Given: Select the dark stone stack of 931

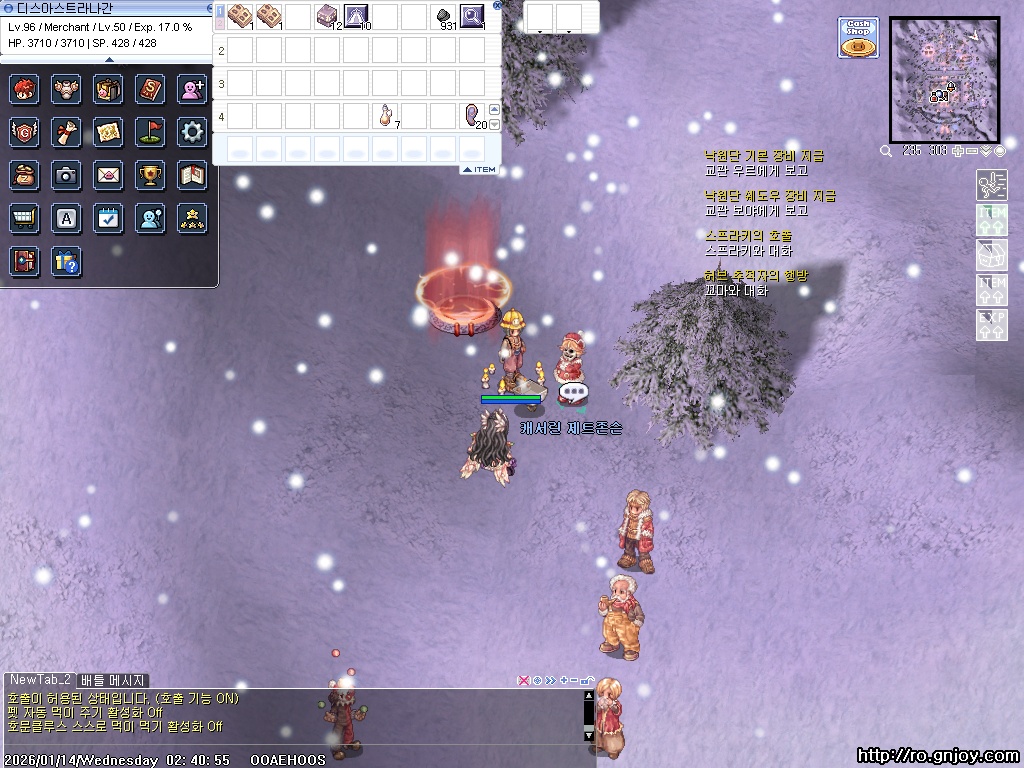Looking at the screenshot, I should (x=444, y=16).
